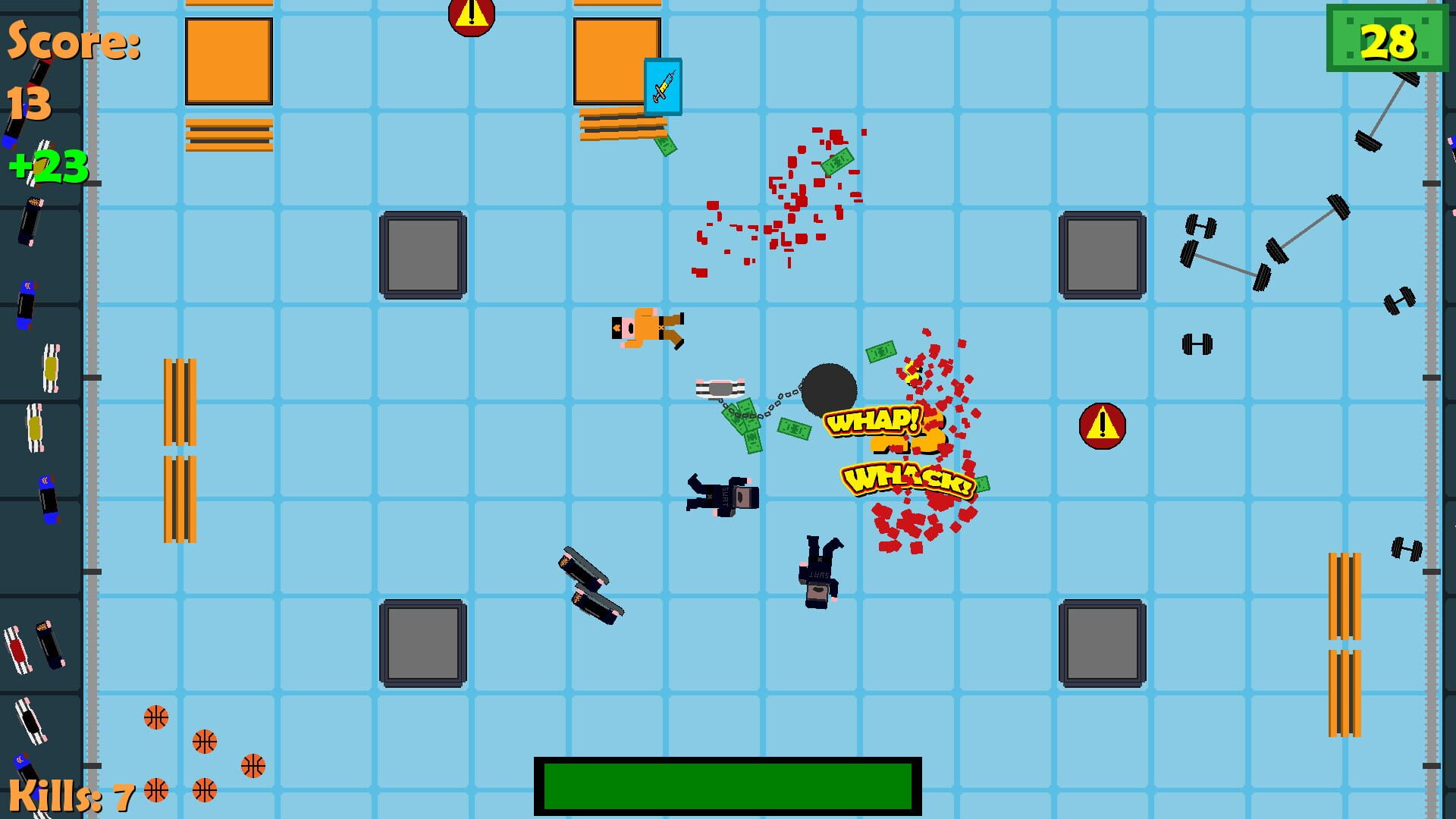Click the gray crate near the dumbbells
The height and width of the screenshot is (819, 1456).
[1102, 256]
